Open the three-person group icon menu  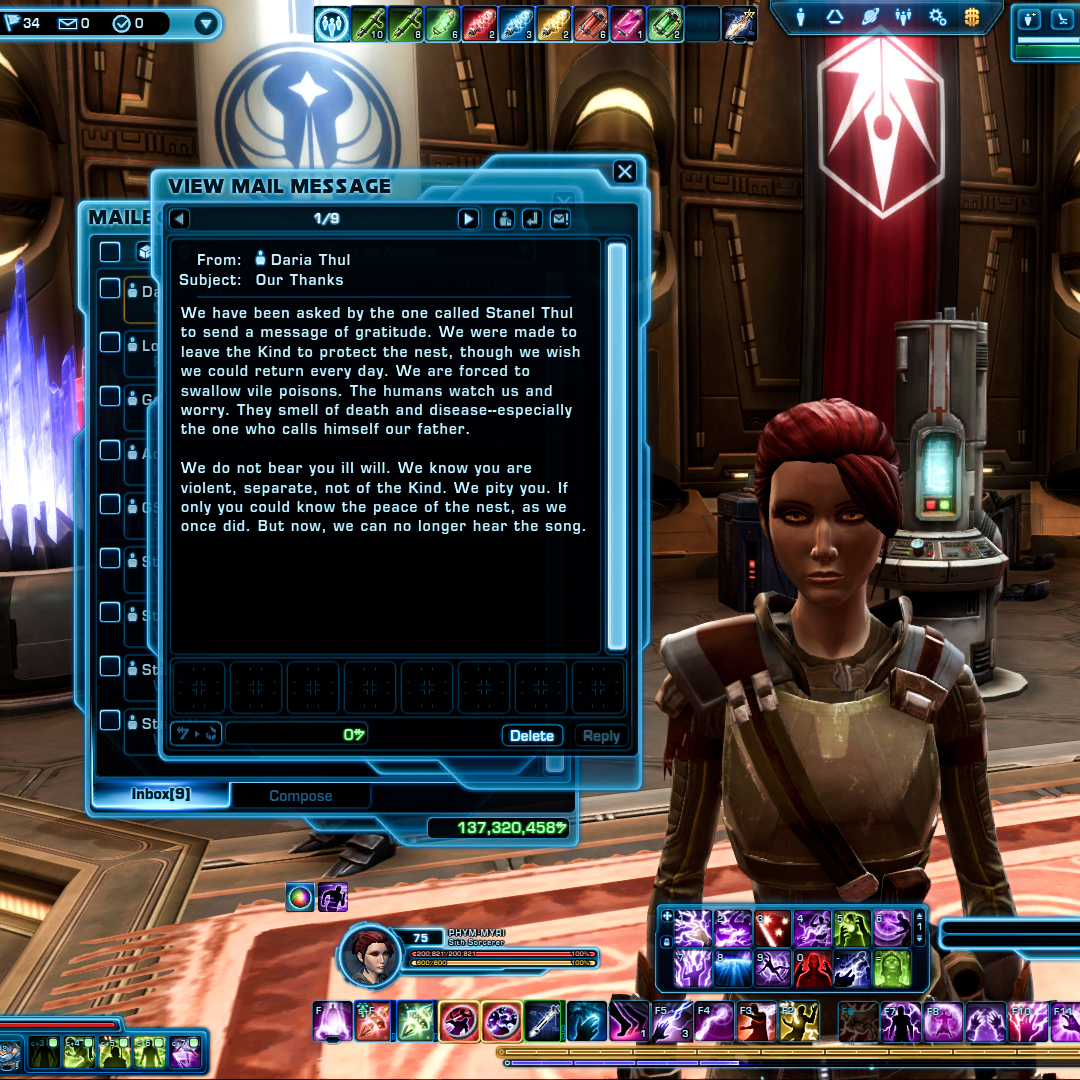903,17
